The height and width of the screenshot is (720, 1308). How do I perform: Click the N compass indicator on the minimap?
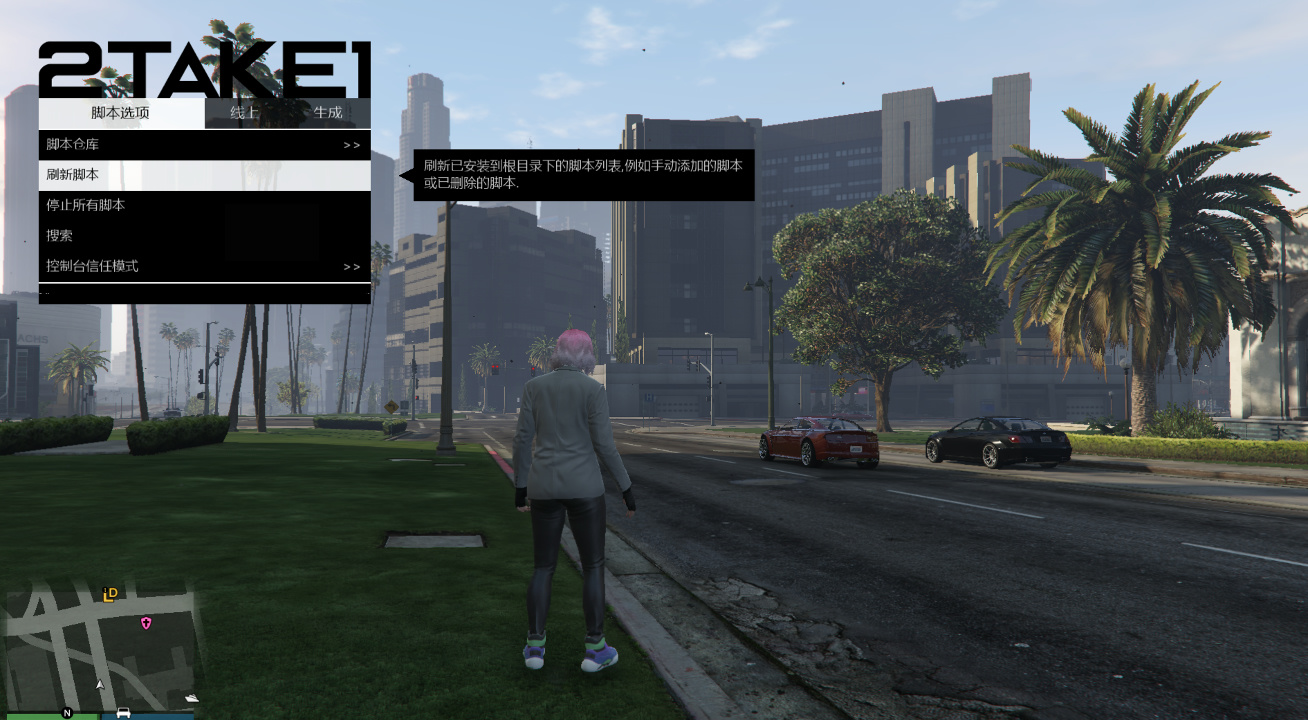click(67, 713)
